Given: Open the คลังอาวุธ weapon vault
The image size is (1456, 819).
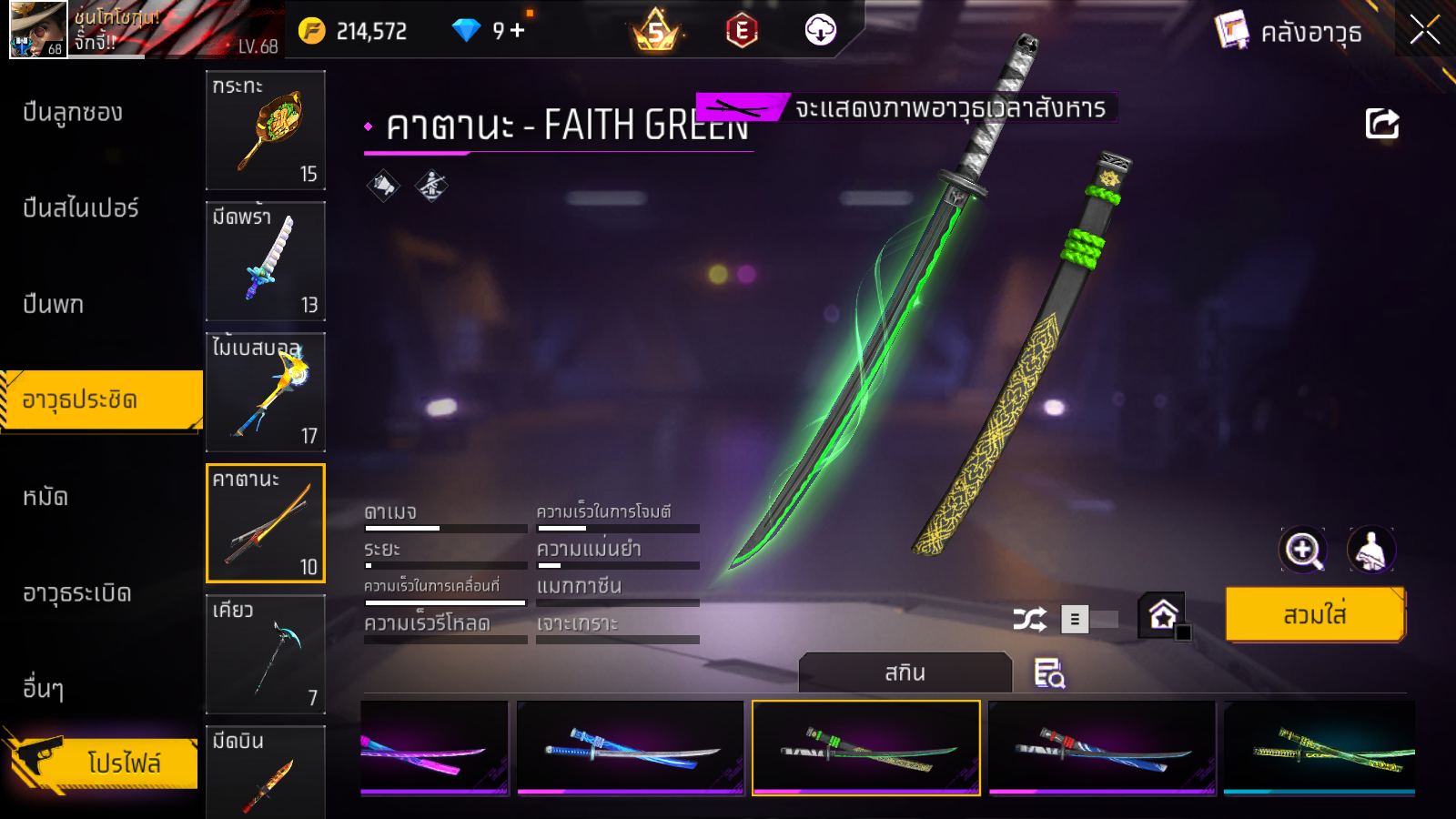Looking at the screenshot, I should (1289, 32).
